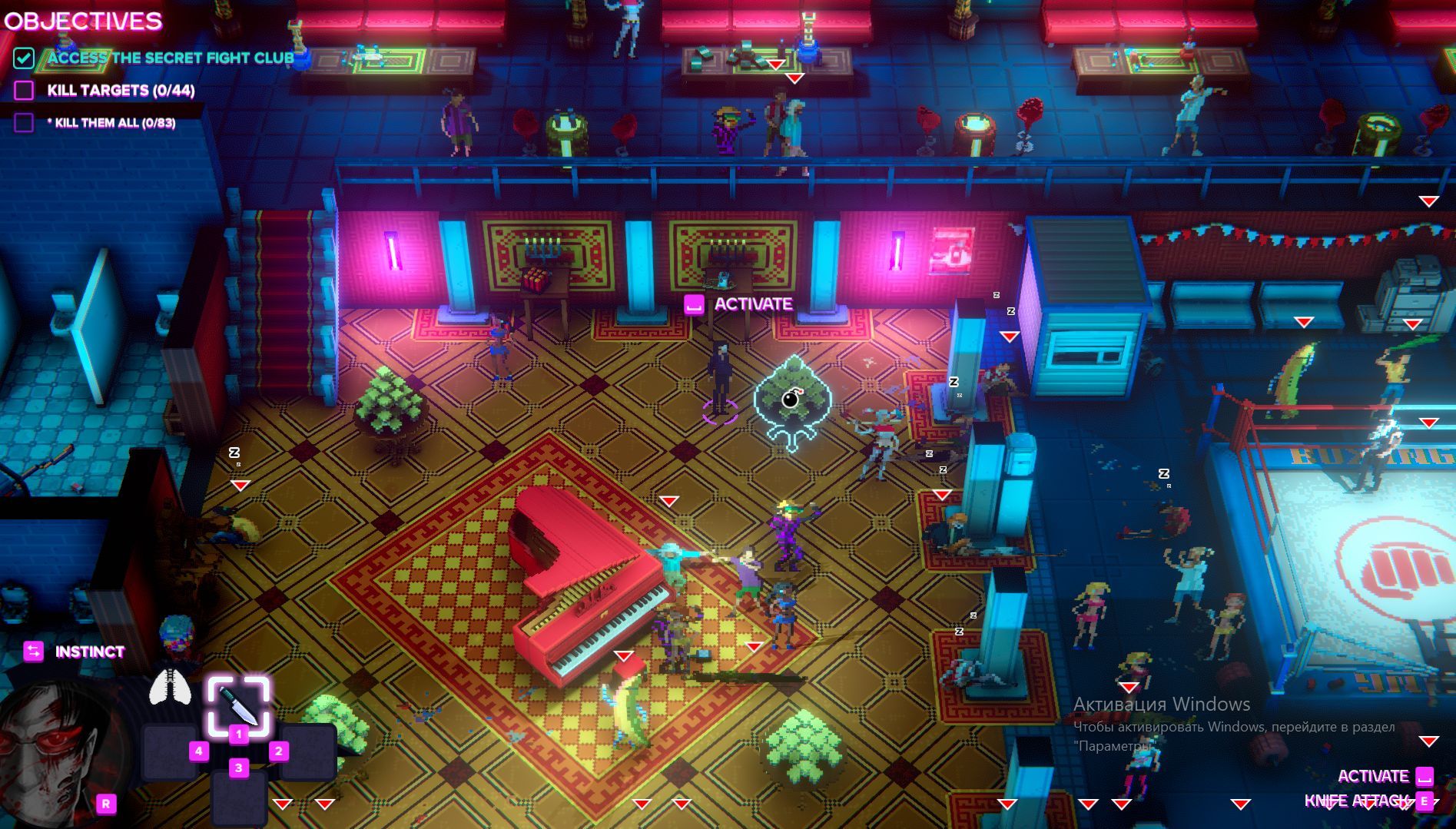Image resolution: width=1456 pixels, height=829 pixels.
Task: Click the lungs stamina icon
Action: coord(170,686)
